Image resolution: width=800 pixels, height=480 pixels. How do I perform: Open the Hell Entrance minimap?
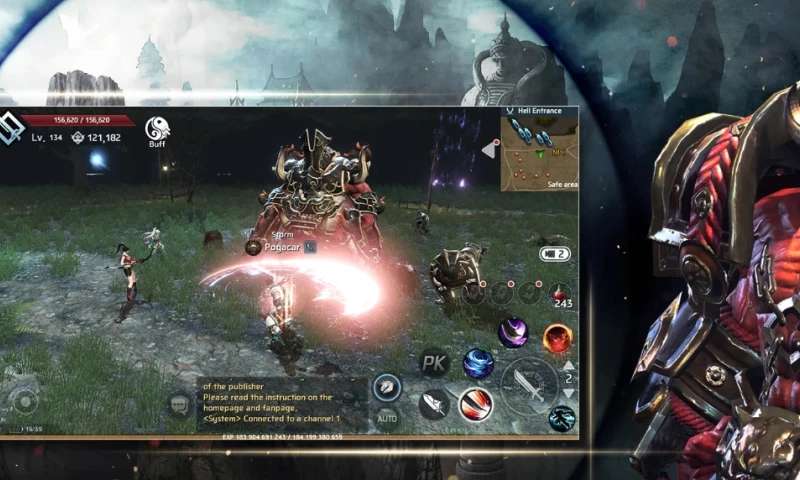tap(539, 154)
